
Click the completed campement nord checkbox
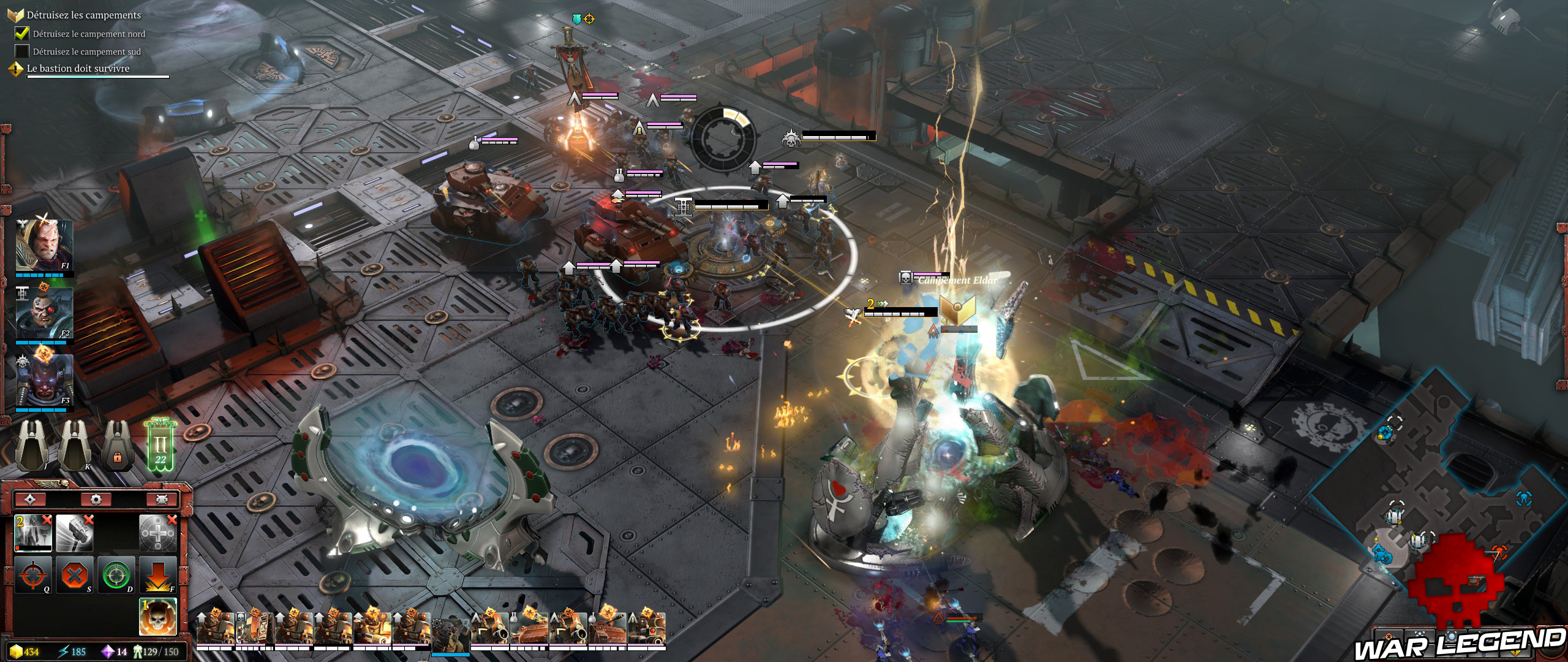(22, 35)
